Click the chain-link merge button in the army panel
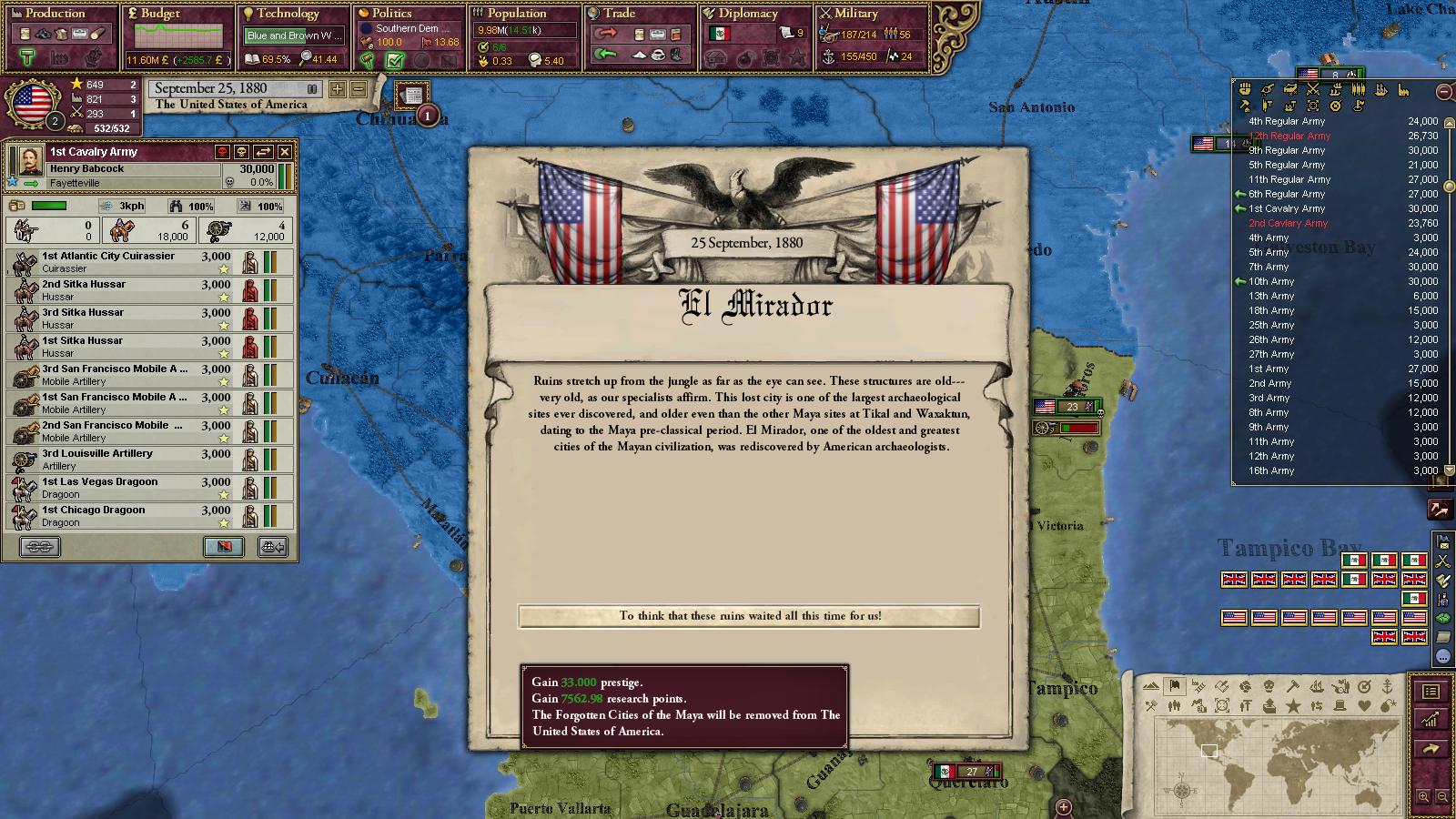This screenshot has width=1456, height=819. click(x=40, y=546)
